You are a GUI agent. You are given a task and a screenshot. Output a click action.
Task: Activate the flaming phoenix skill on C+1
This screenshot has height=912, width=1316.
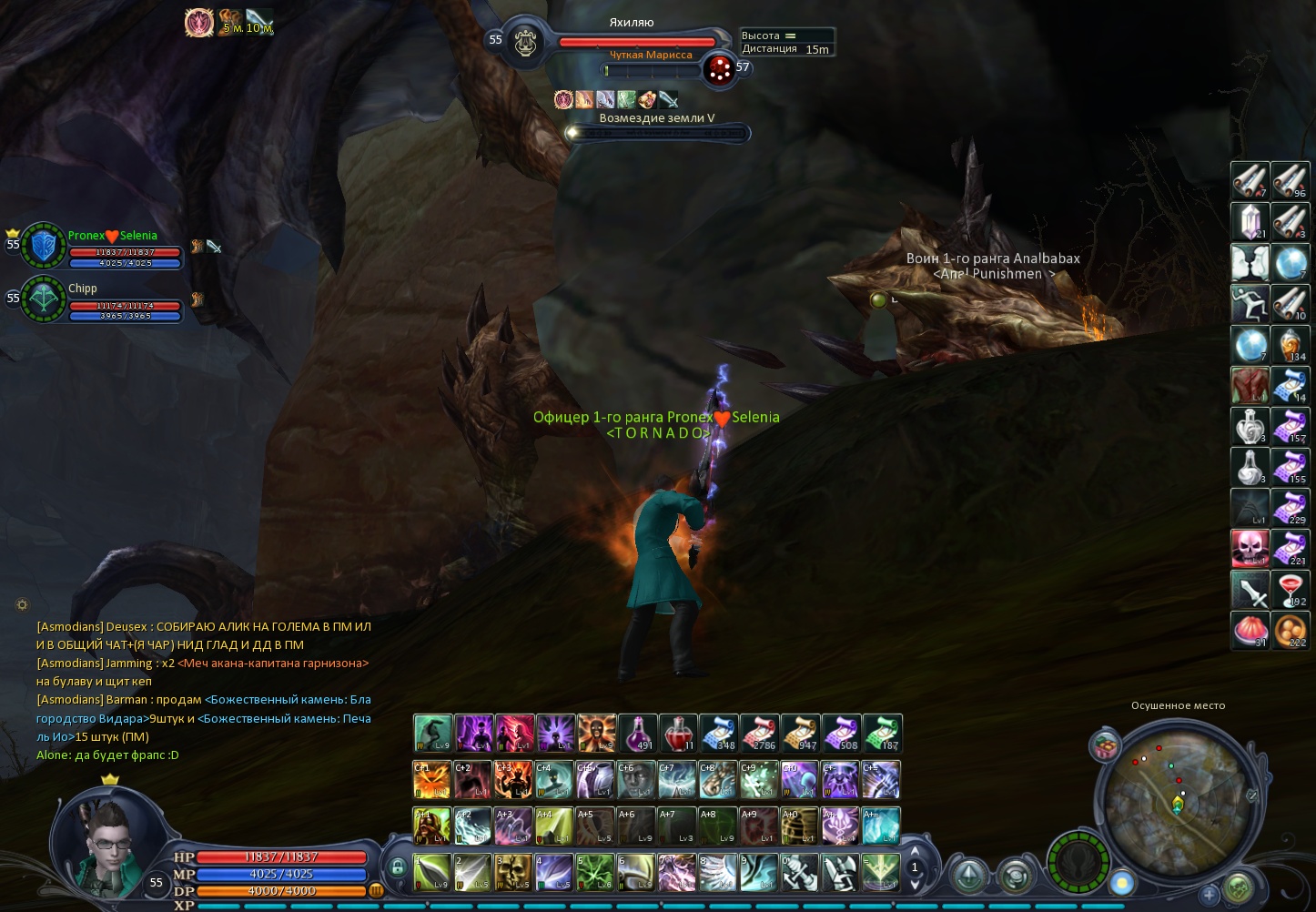(432, 780)
